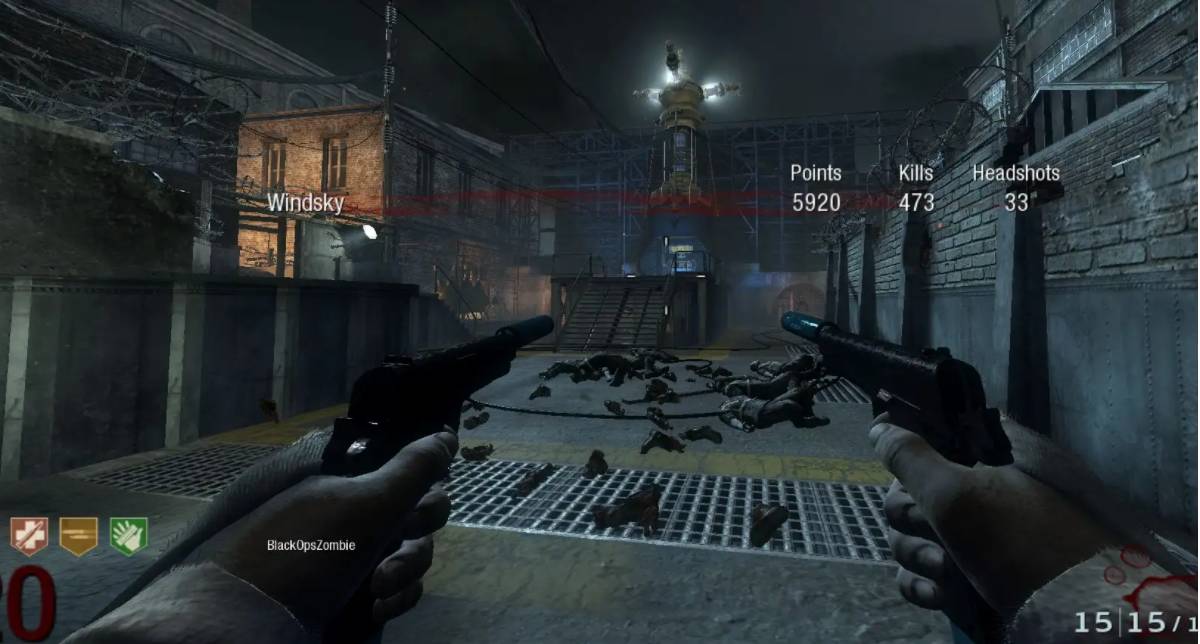Choose the green Speed Cola perk icon
The height and width of the screenshot is (644, 1200).
click(x=128, y=536)
